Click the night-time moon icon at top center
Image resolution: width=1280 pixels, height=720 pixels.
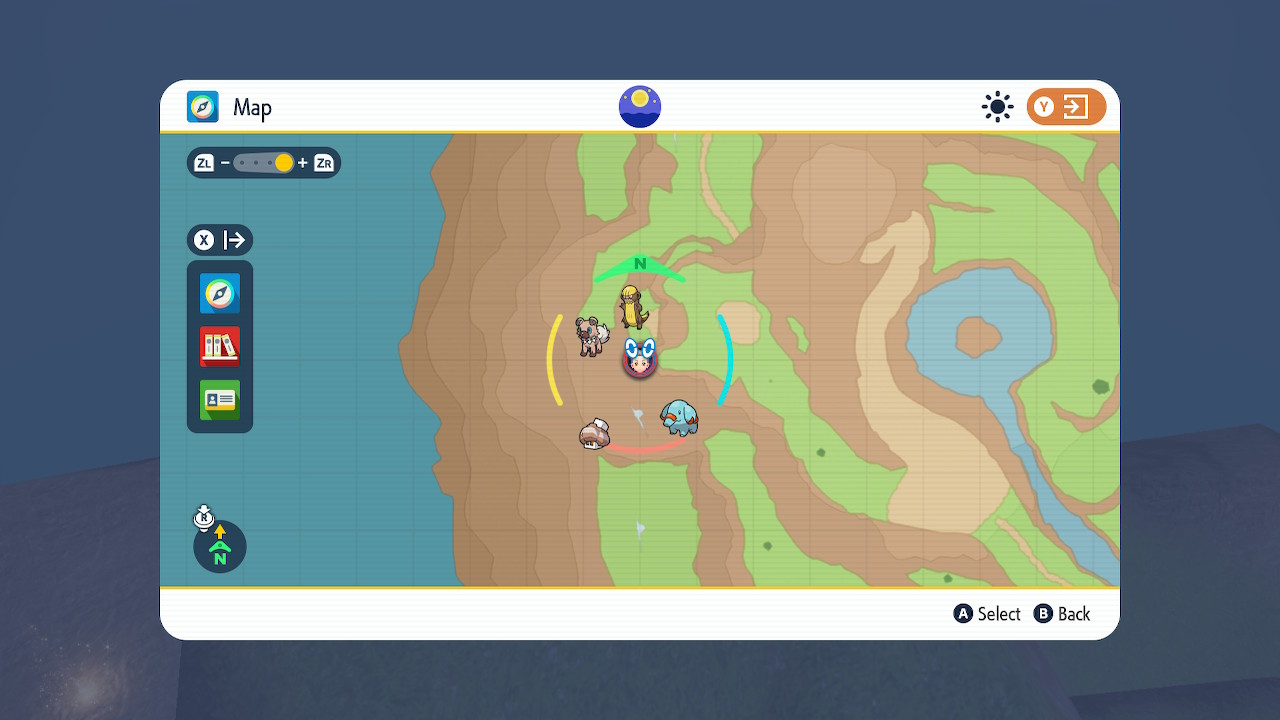tap(639, 106)
